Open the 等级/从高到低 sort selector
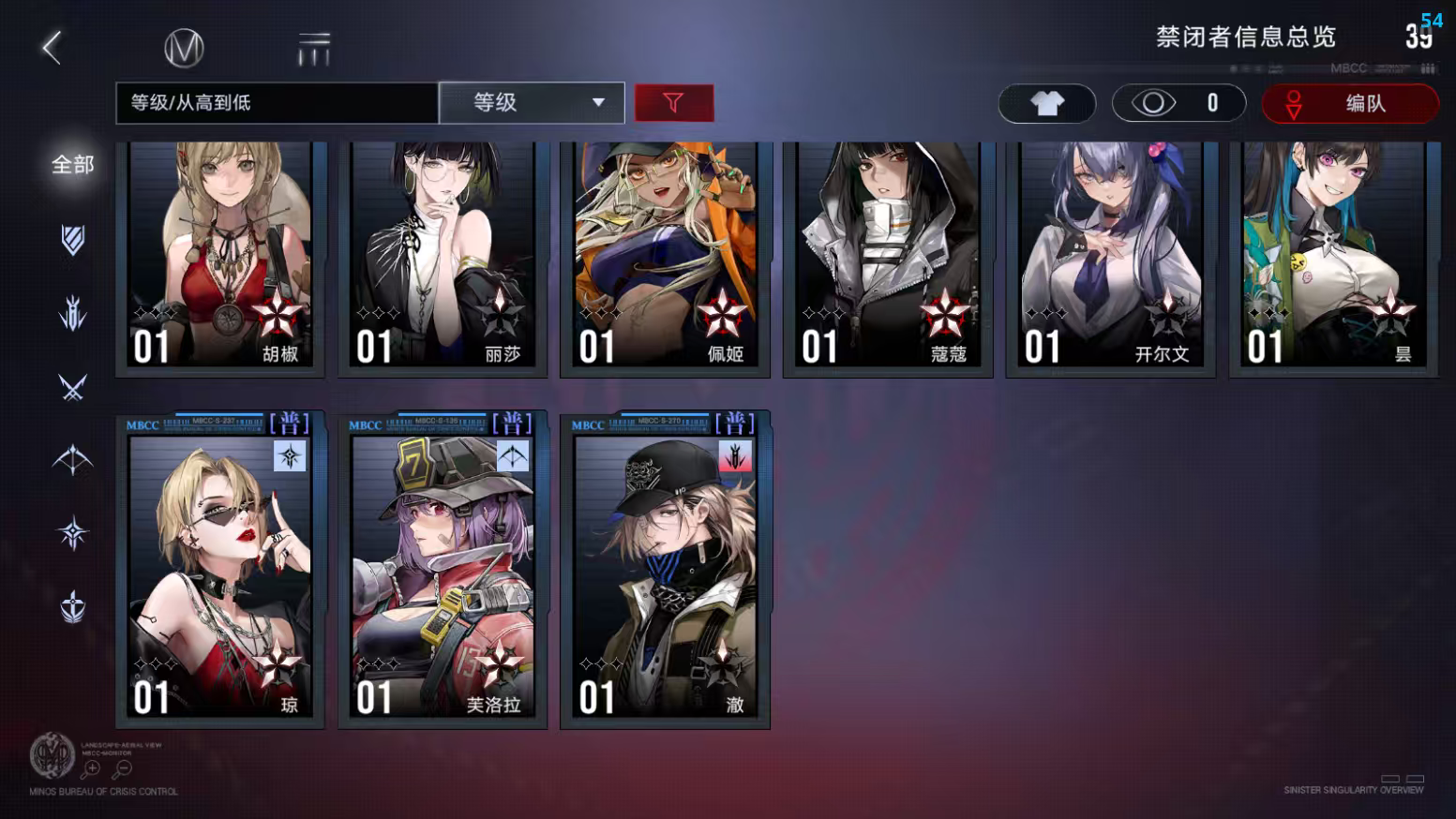Image resolution: width=1456 pixels, height=819 pixels. 276,103
